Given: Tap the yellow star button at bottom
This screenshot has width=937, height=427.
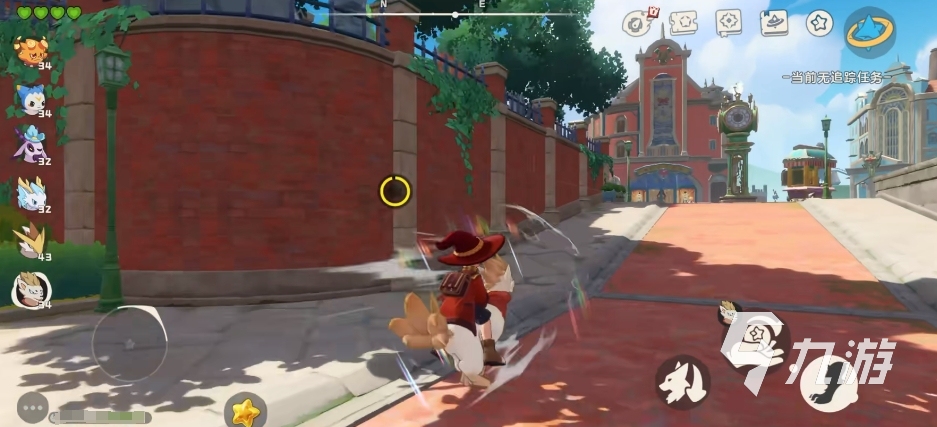Looking at the screenshot, I should tap(243, 411).
